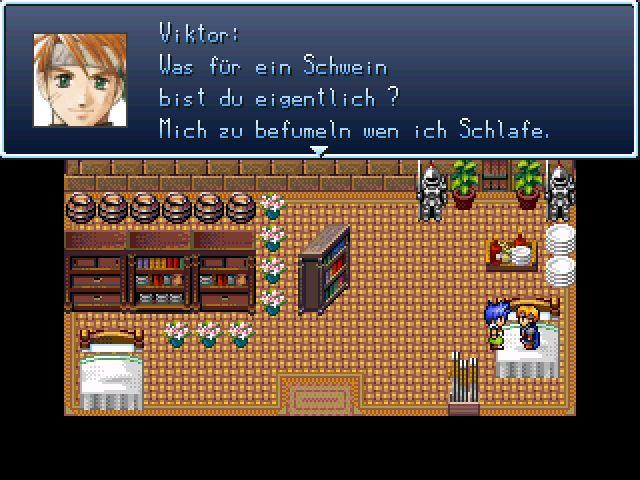Click the dialogue continue arrow
The height and width of the screenshot is (480, 640).
pyautogui.click(x=319, y=152)
